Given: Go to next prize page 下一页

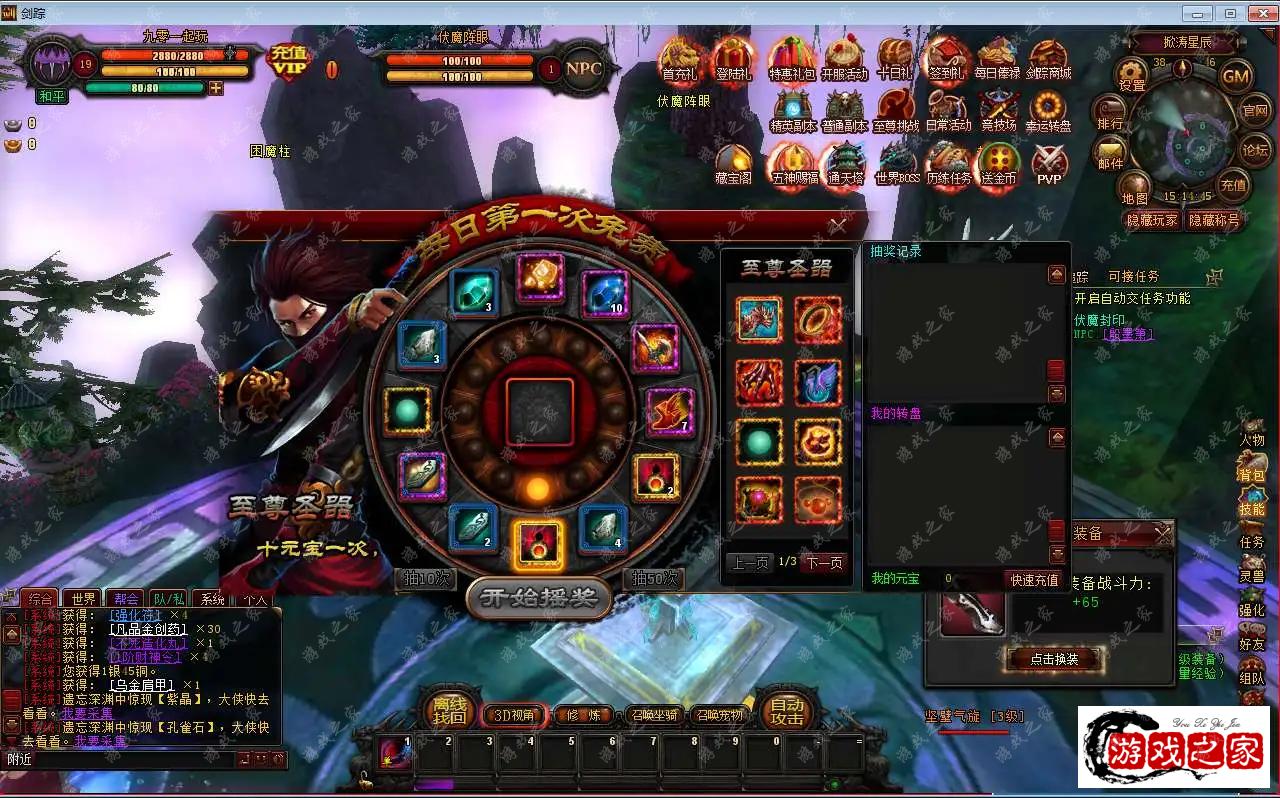Looking at the screenshot, I should coord(823,563).
